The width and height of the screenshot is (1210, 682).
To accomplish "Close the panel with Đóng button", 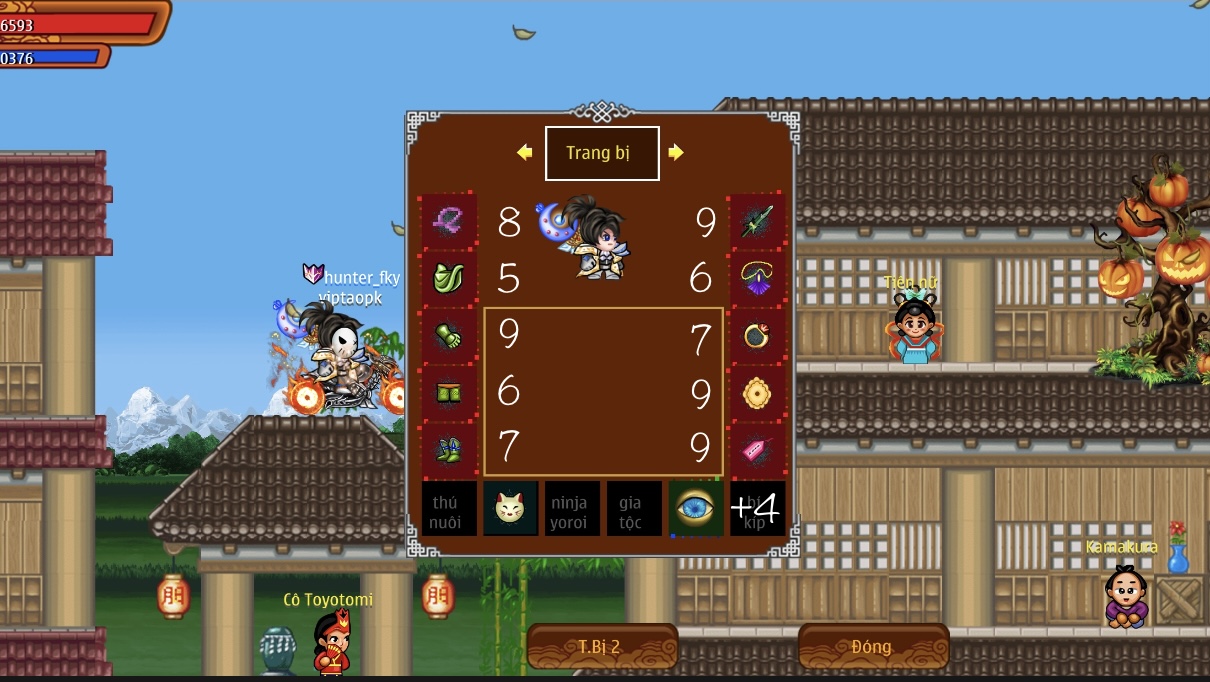I will coord(873,647).
